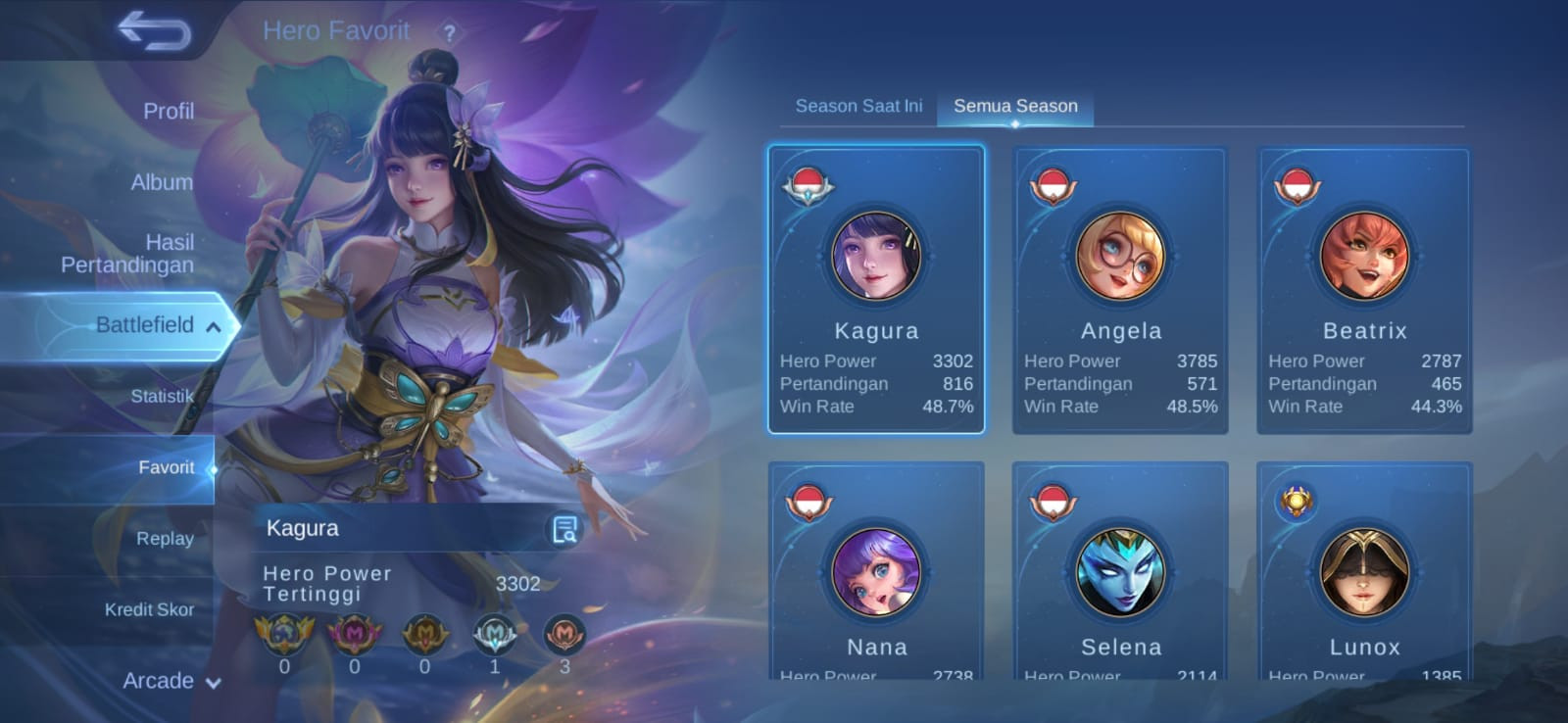Choose the Angela hero card
1568x723 pixels.
click(1120, 289)
